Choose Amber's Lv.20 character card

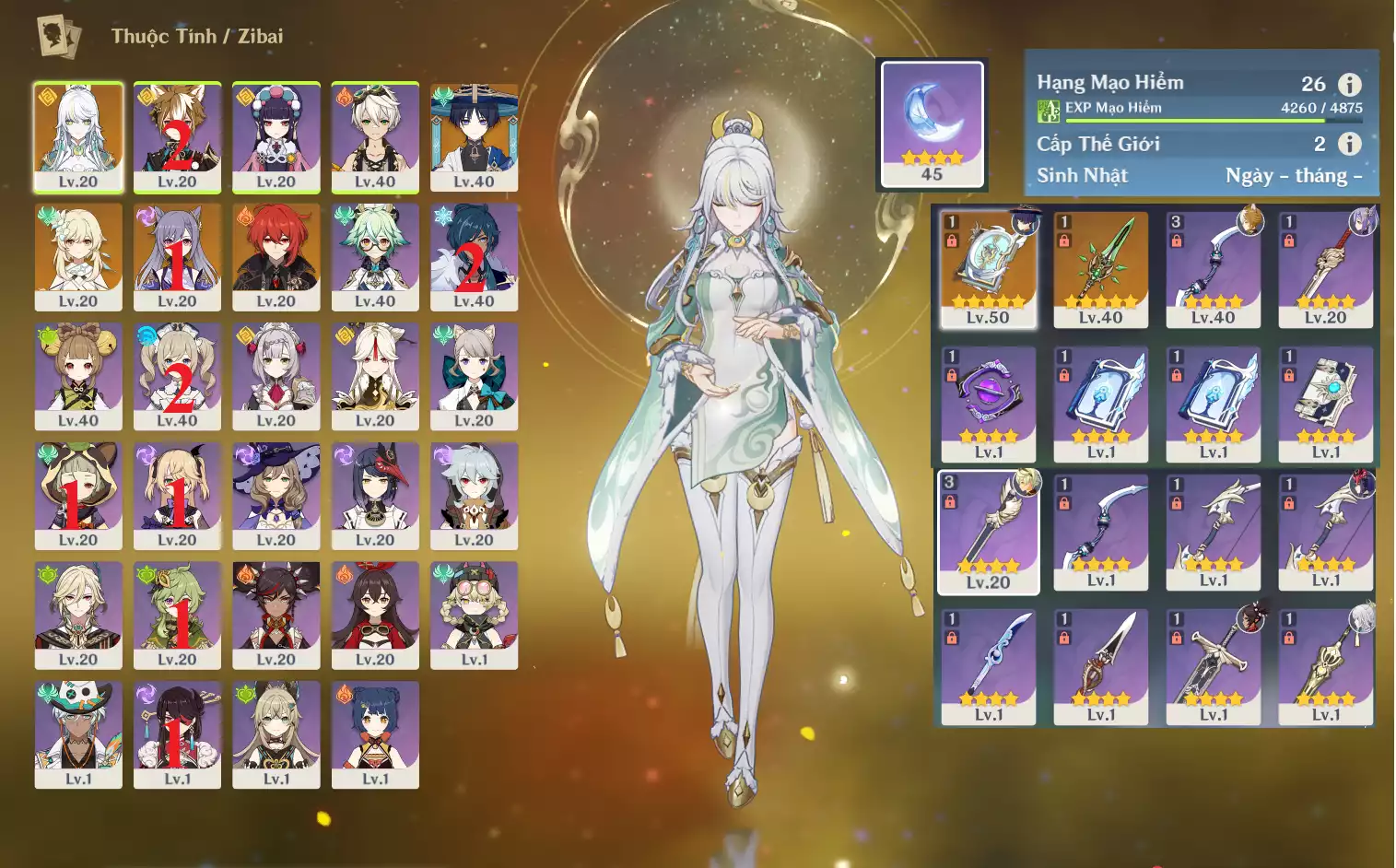[375, 616]
